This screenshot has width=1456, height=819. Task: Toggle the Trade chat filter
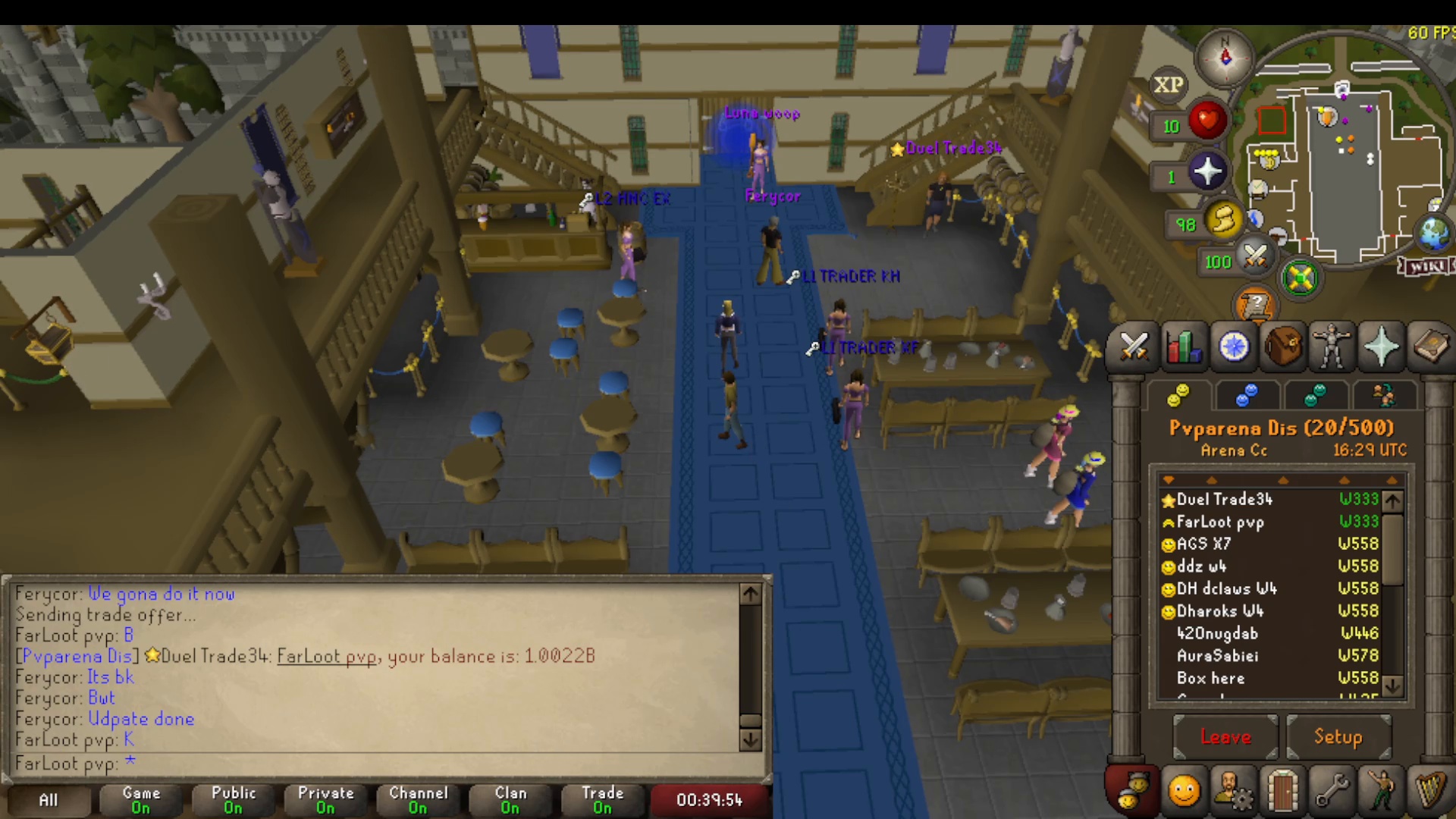[602, 799]
